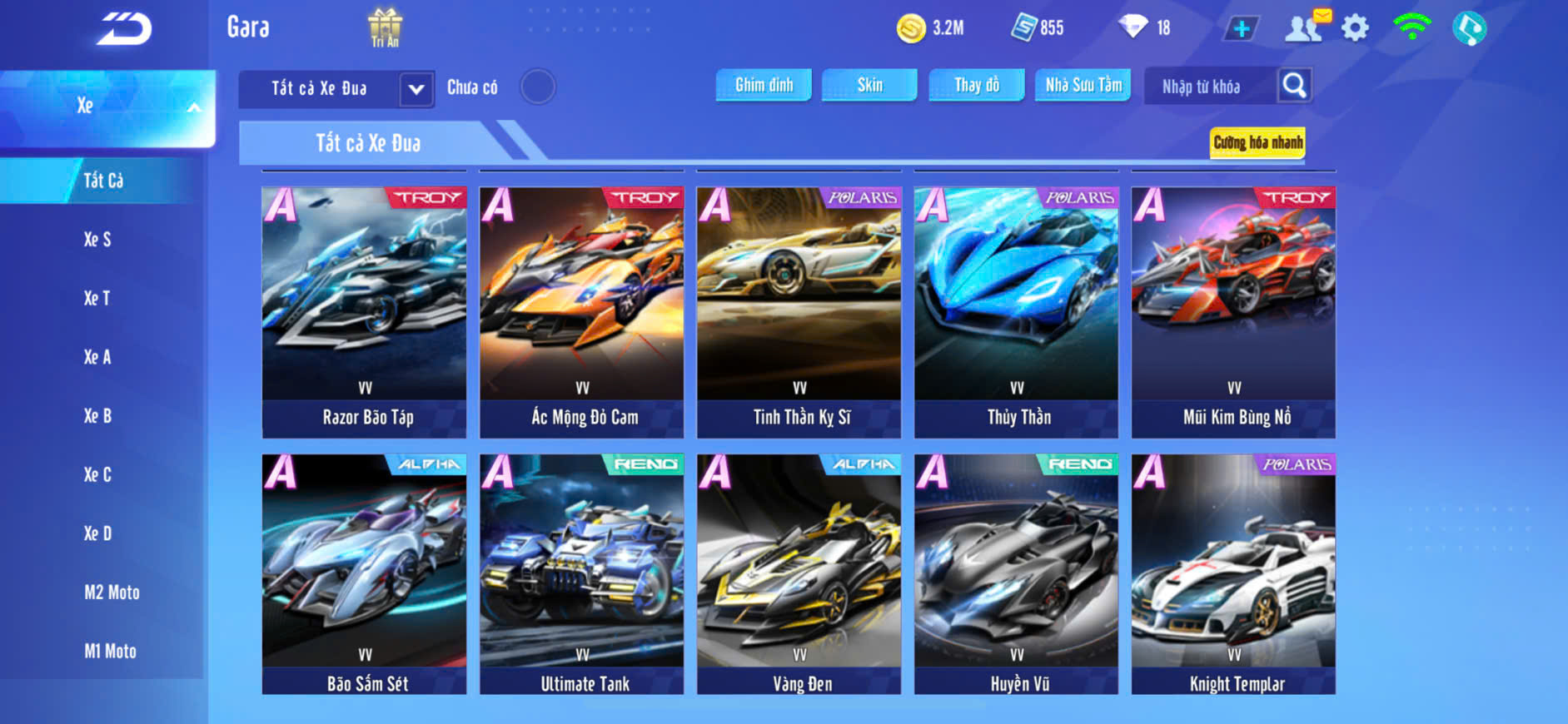
Task: Open the settings gear icon
Action: 1355,28
